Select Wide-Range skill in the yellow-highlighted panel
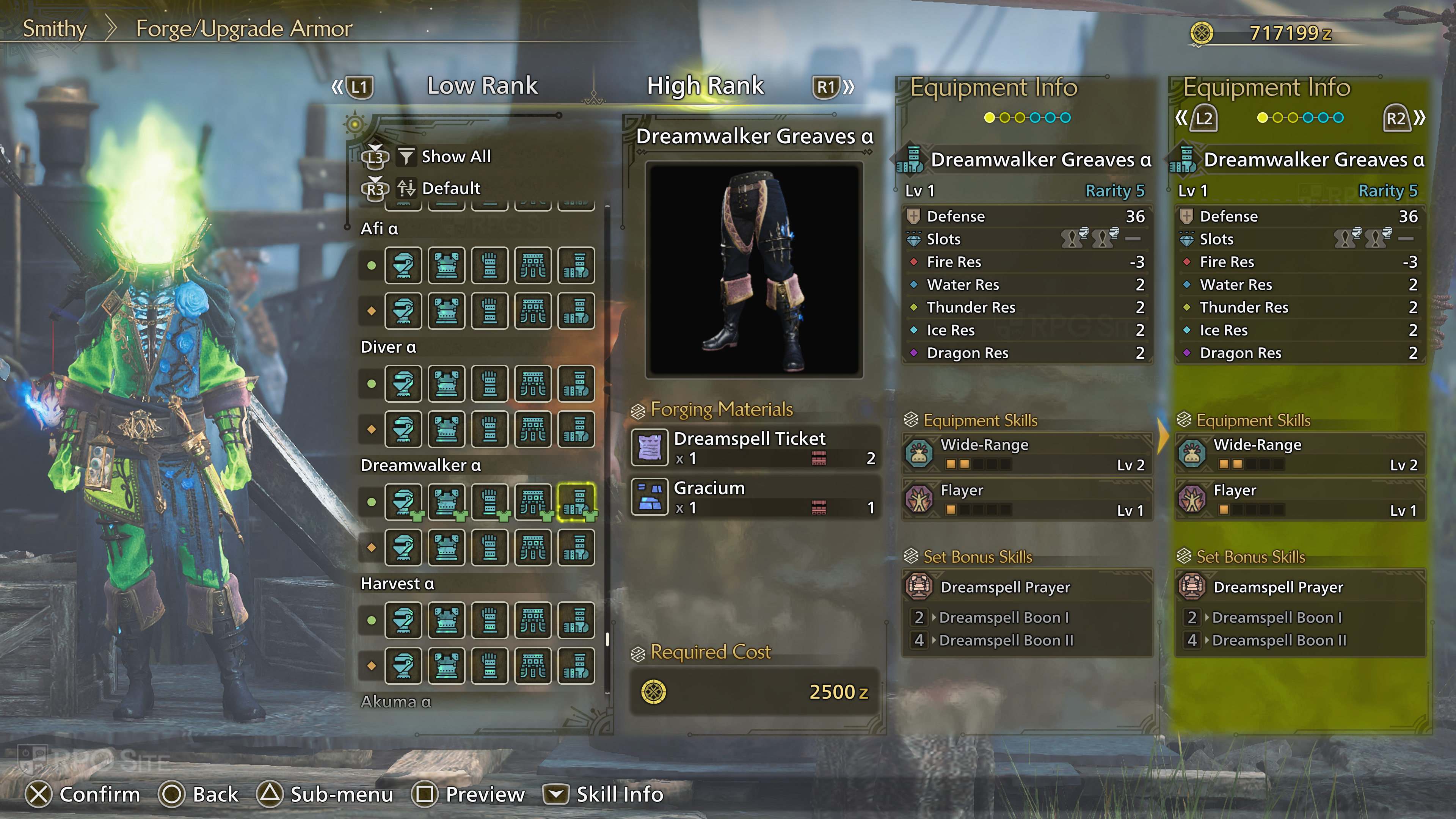1456x819 pixels. [x=1299, y=454]
